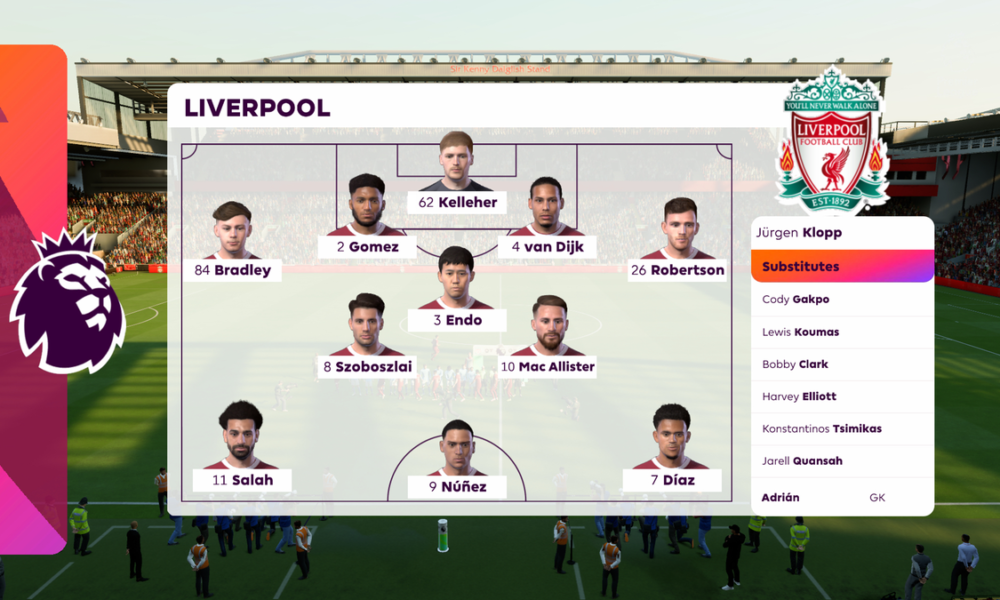Choose Gomez in the formation
This screenshot has width=1000, height=600.
[x=367, y=246]
